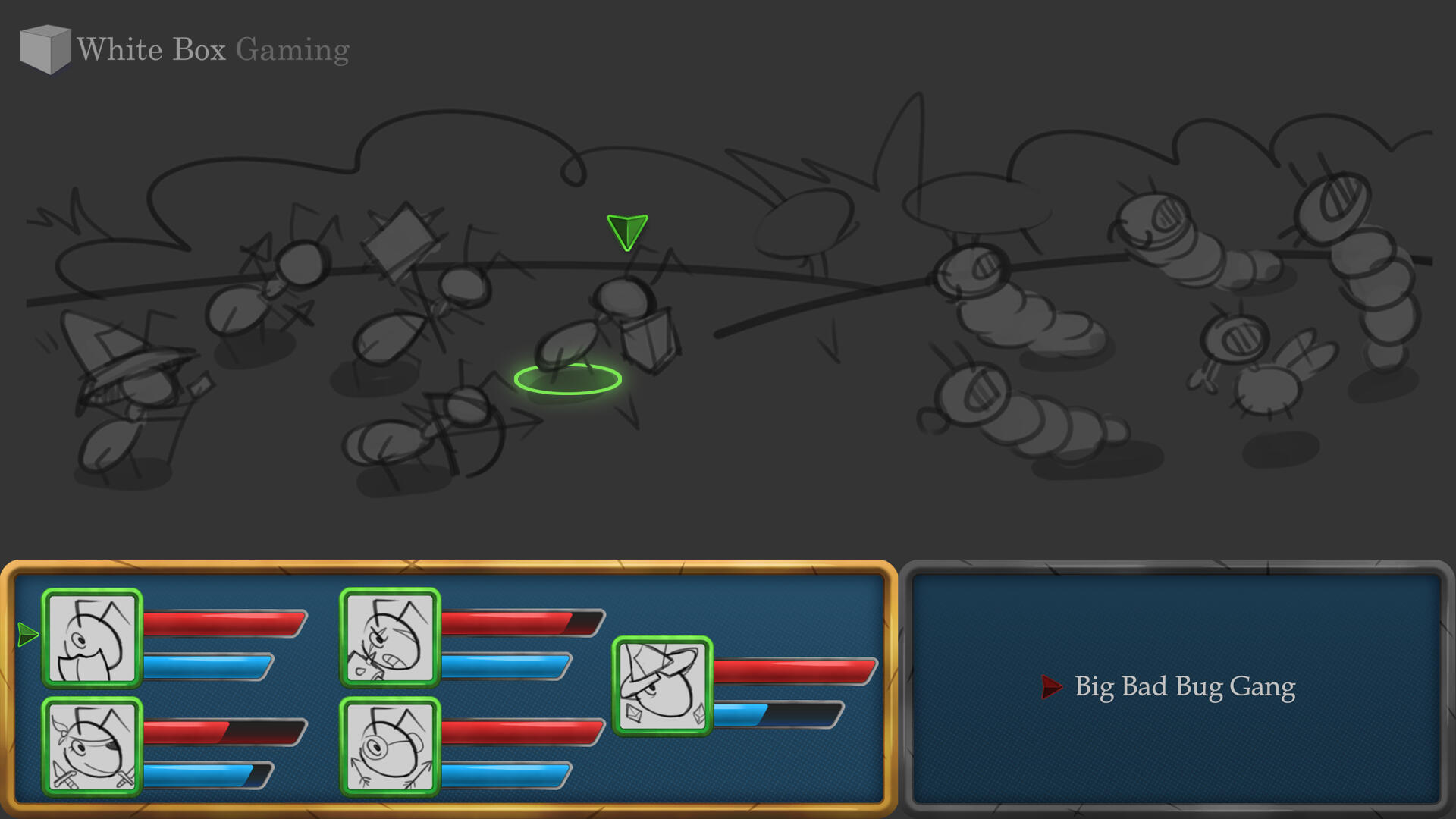Toggle the gem icons on the mage's frame
Screen dimensions: 1456x819
pos(633,714)
